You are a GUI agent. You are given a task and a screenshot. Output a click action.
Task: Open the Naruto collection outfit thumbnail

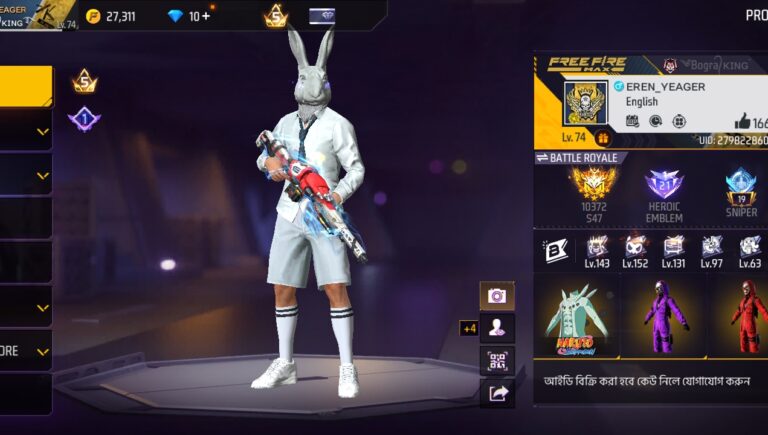575,316
